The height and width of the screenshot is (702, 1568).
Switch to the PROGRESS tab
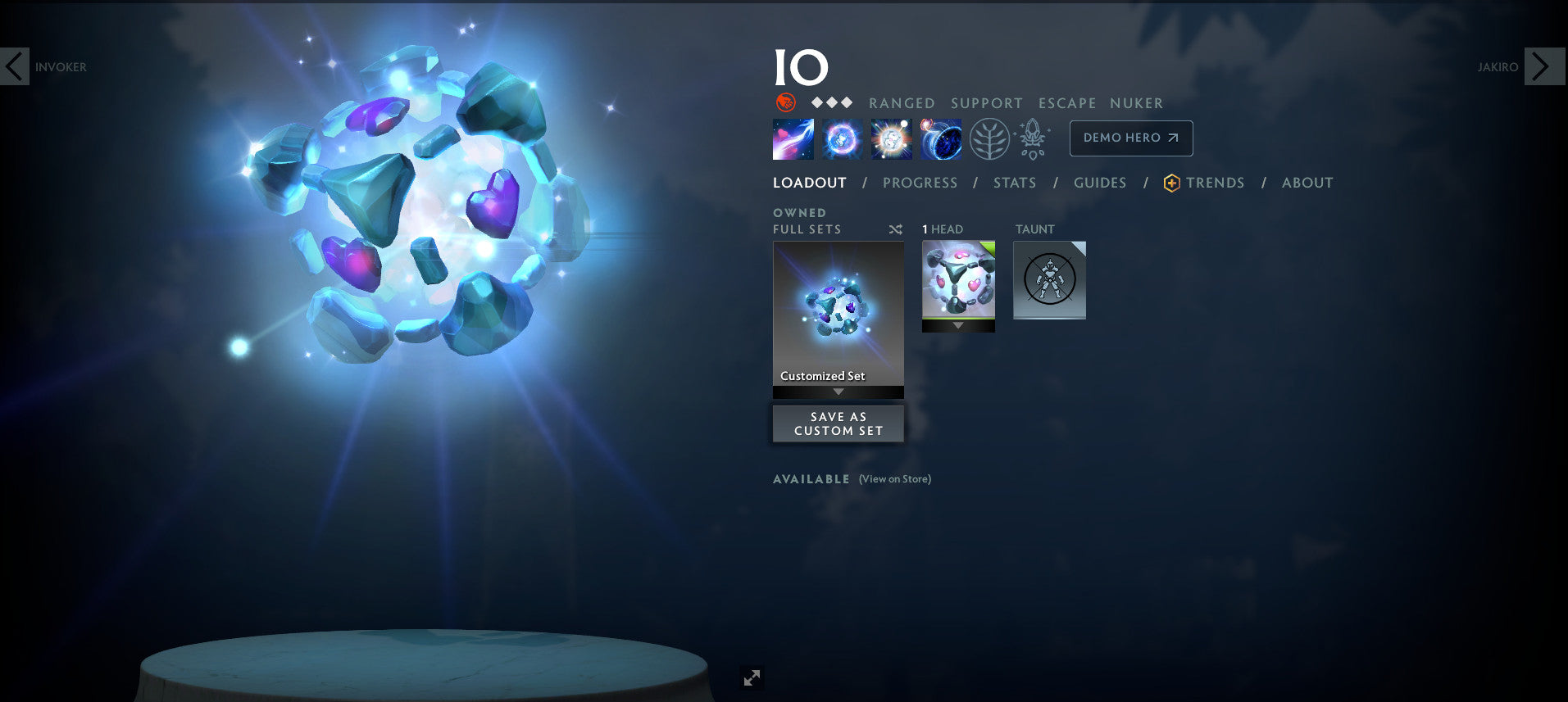click(x=920, y=183)
